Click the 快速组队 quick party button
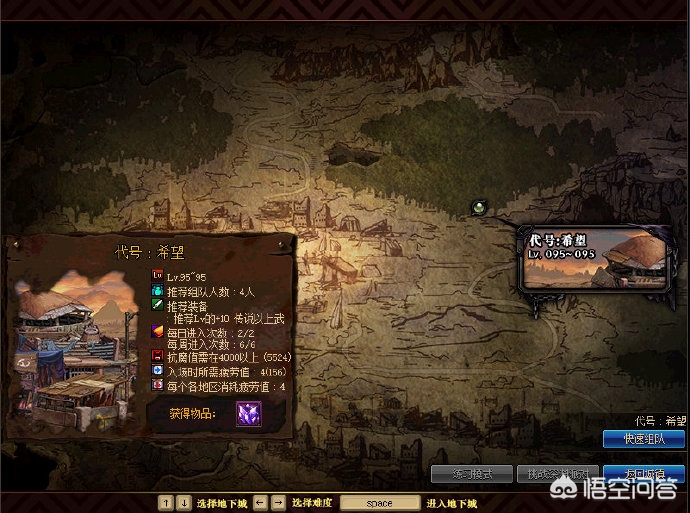The width and height of the screenshot is (690, 513). (x=643, y=439)
